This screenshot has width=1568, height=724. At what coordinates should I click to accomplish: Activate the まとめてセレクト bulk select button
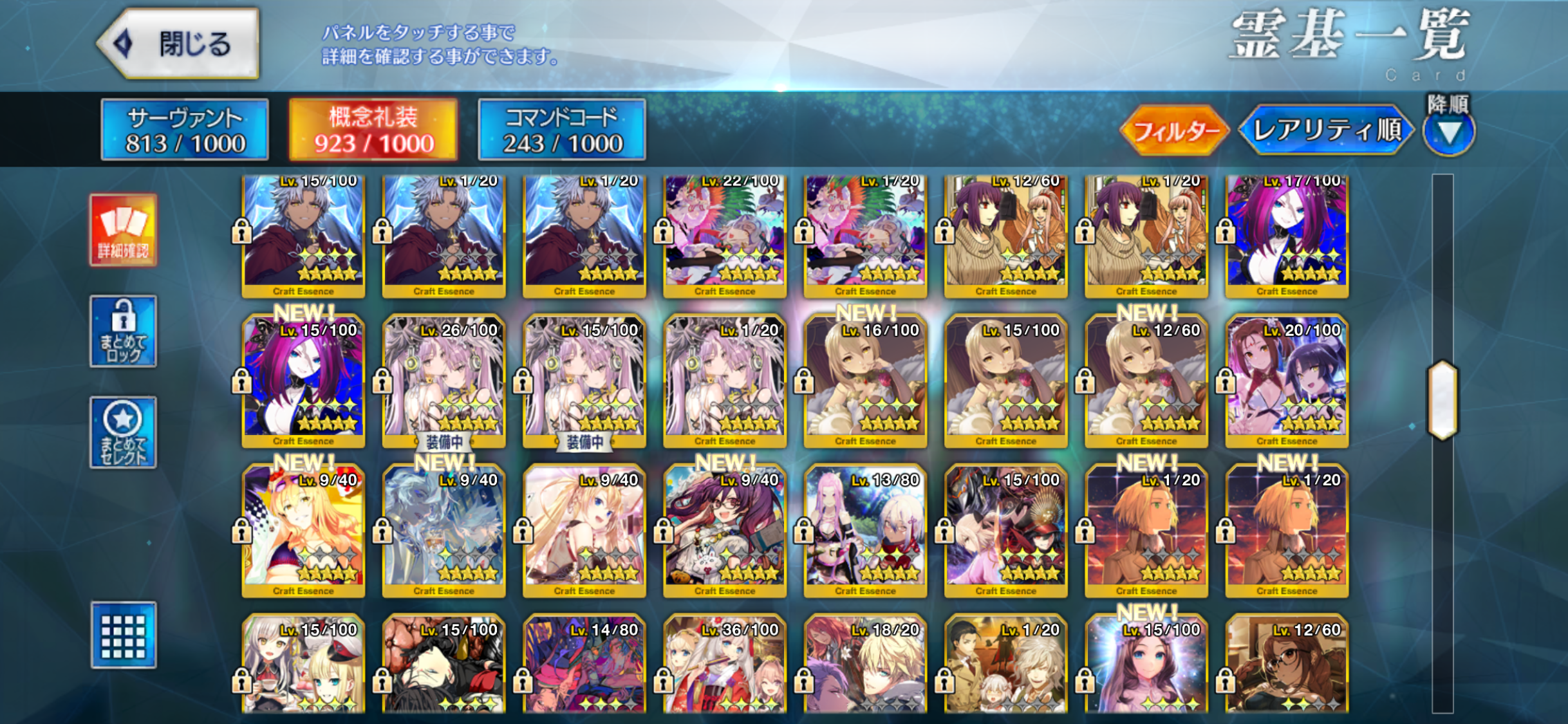pos(123,432)
